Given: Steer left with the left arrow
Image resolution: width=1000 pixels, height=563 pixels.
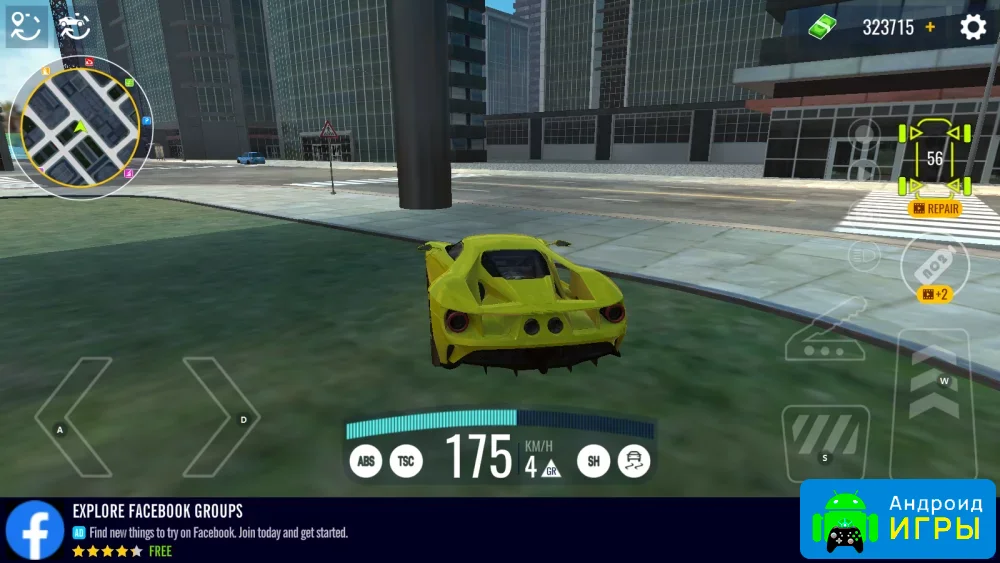Looking at the screenshot, I should [x=72, y=417].
